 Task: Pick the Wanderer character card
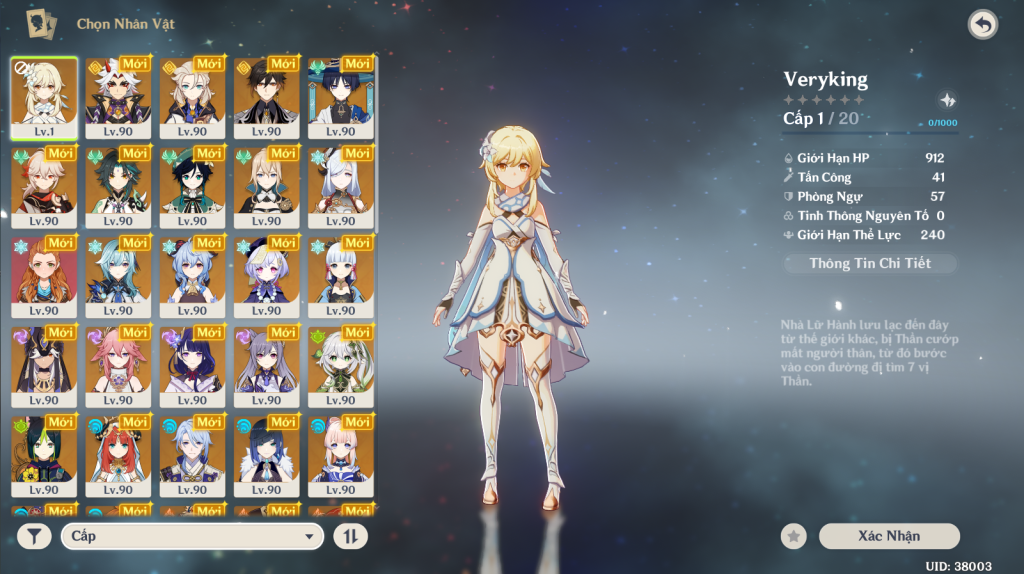tap(340, 96)
